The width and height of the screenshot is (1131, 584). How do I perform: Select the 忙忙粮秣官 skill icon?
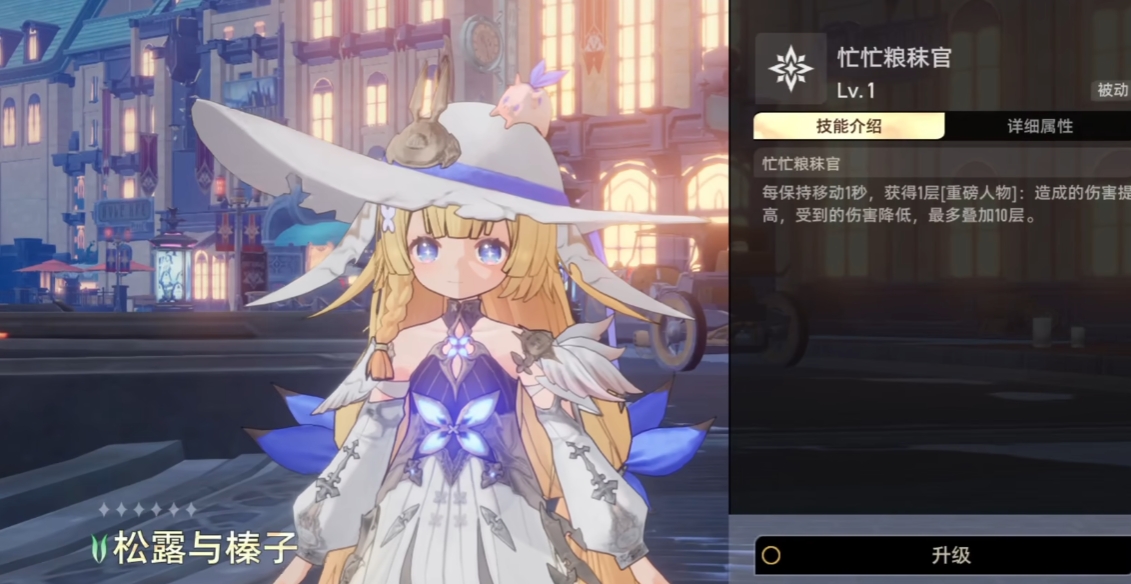pyautogui.click(x=791, y=68)
